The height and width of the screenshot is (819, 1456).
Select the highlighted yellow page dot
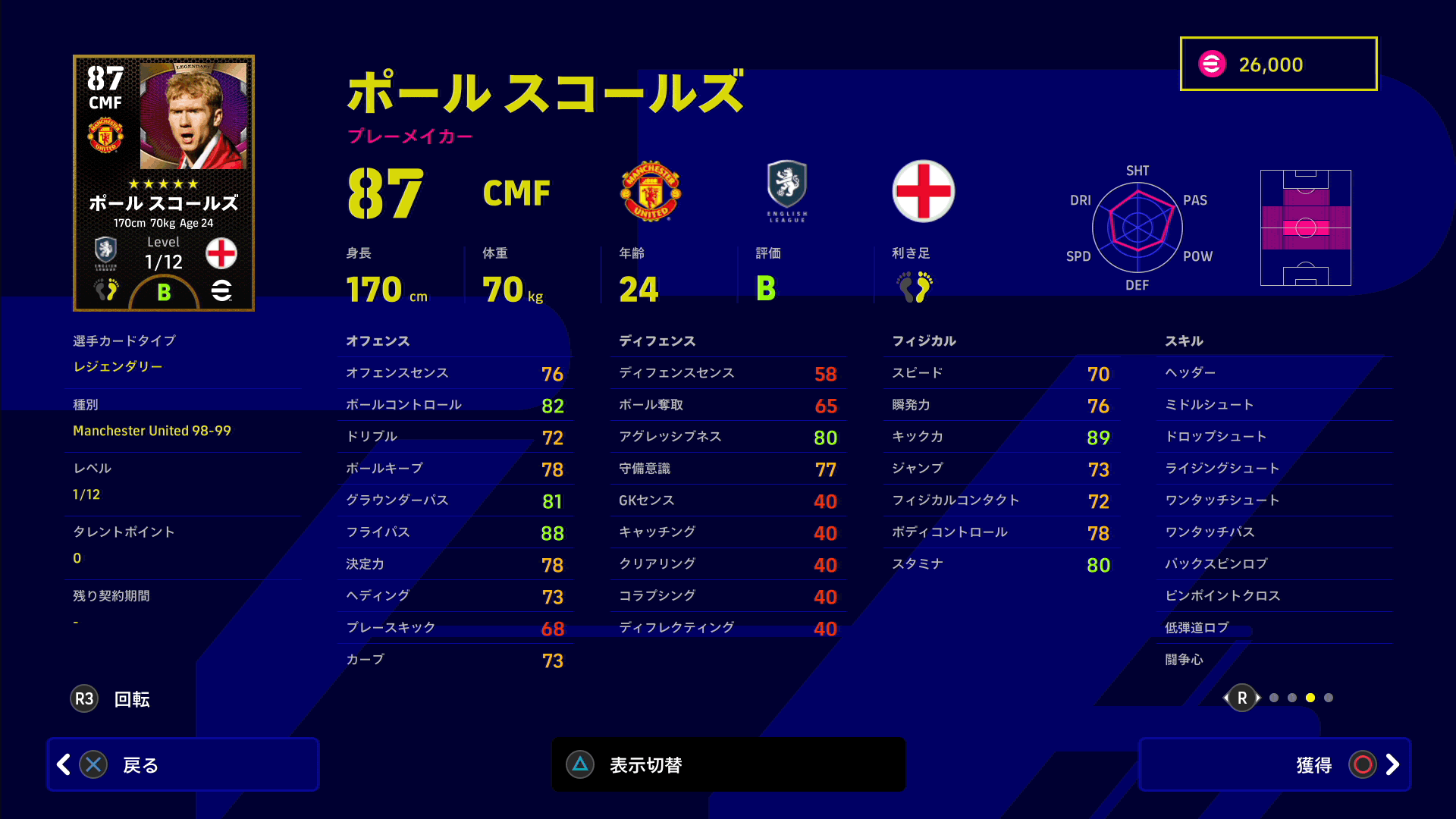[x=1310, y=698]
